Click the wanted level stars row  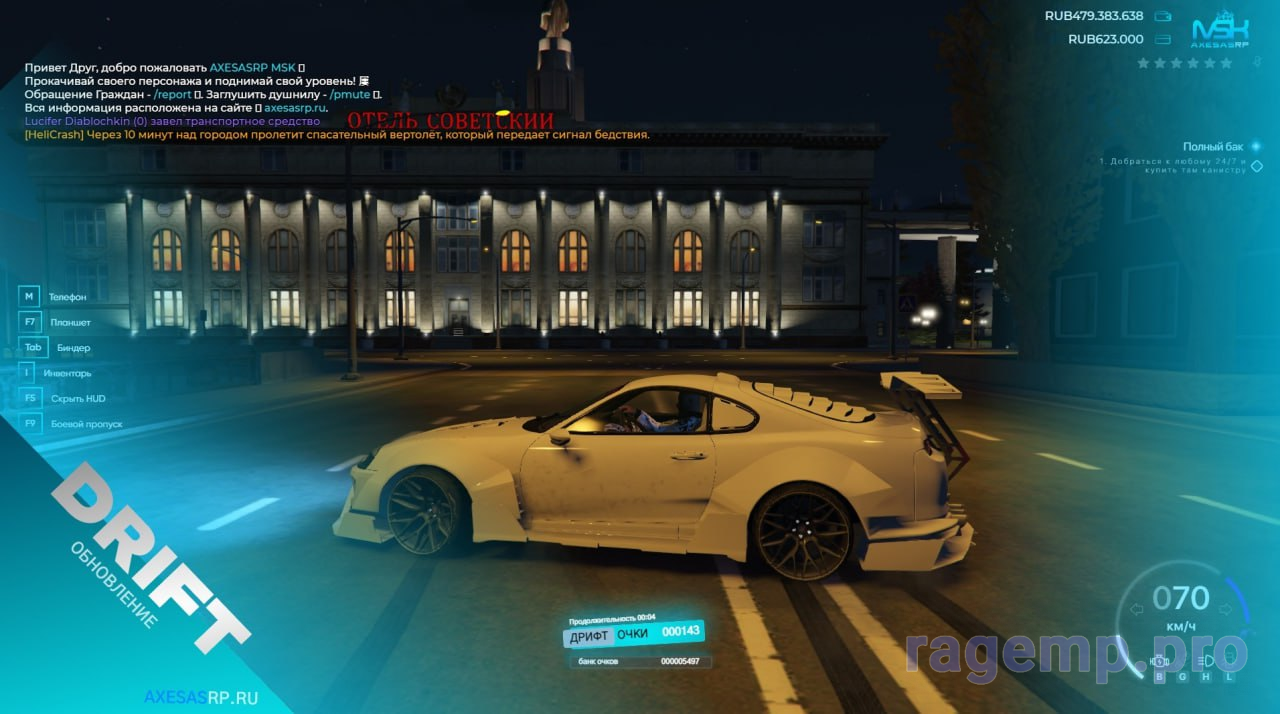pos(1185,63)
